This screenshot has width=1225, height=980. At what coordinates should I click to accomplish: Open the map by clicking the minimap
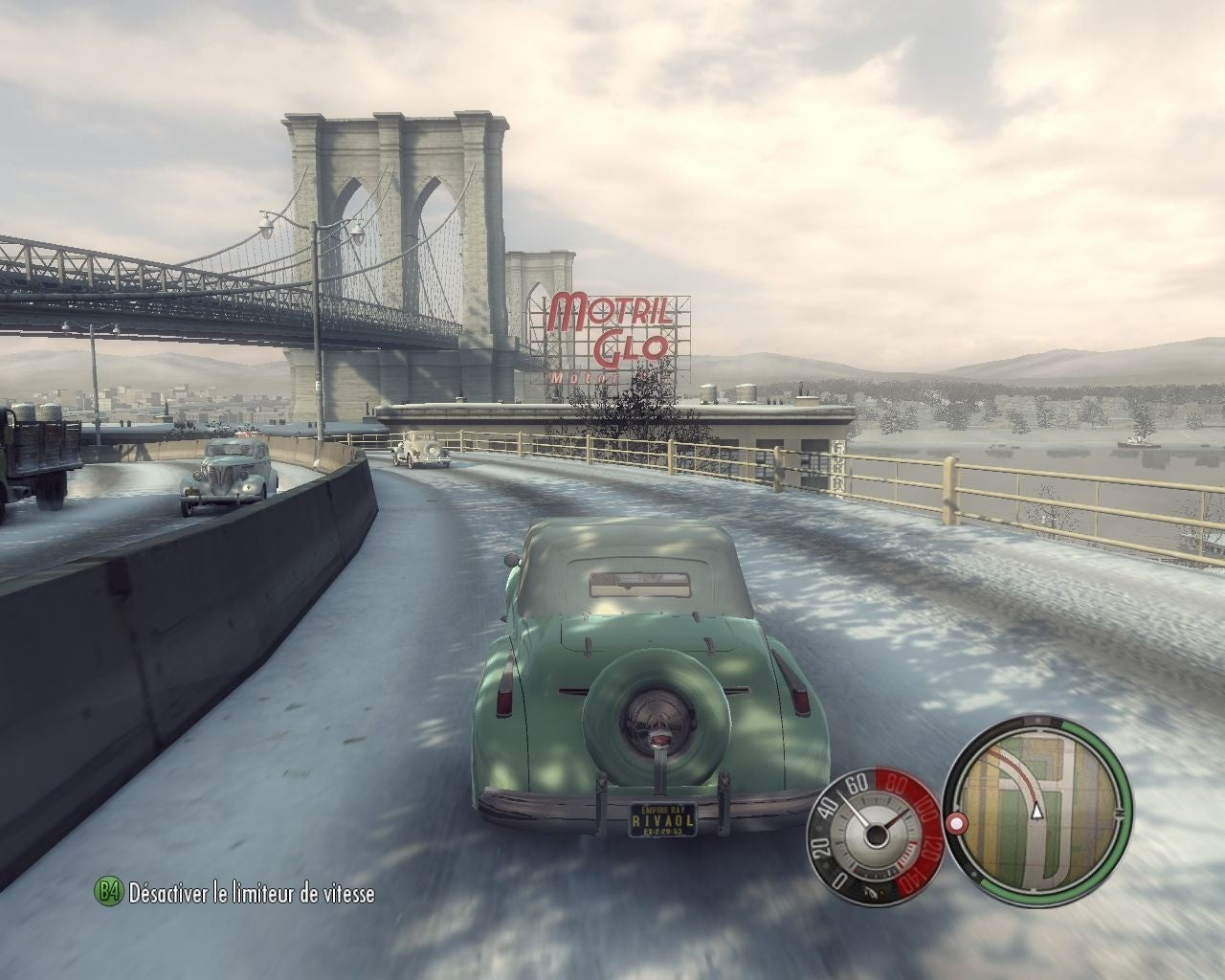[1037, 818]
